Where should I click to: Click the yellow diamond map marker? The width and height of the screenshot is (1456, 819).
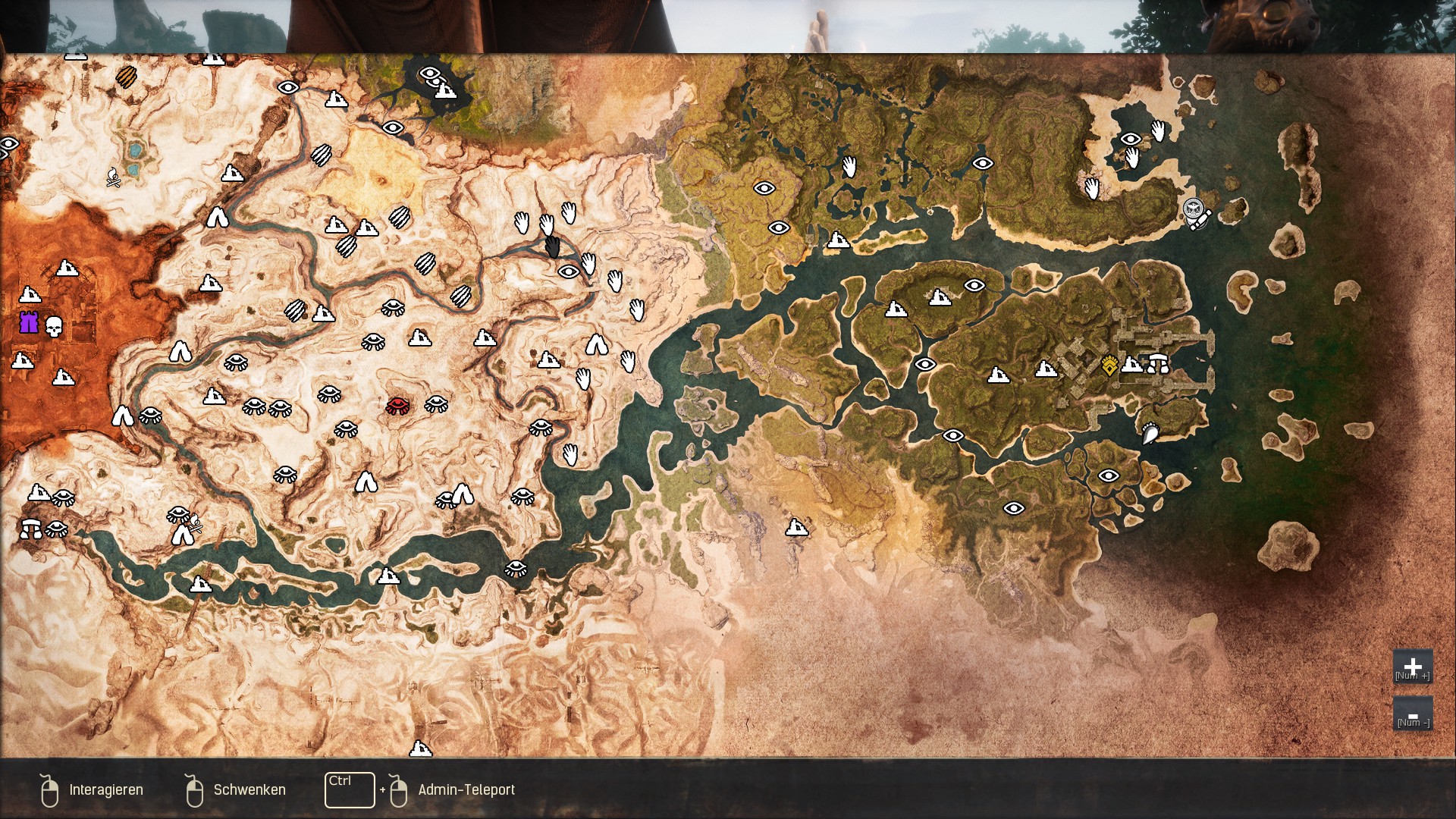[x=1109, y=366]
